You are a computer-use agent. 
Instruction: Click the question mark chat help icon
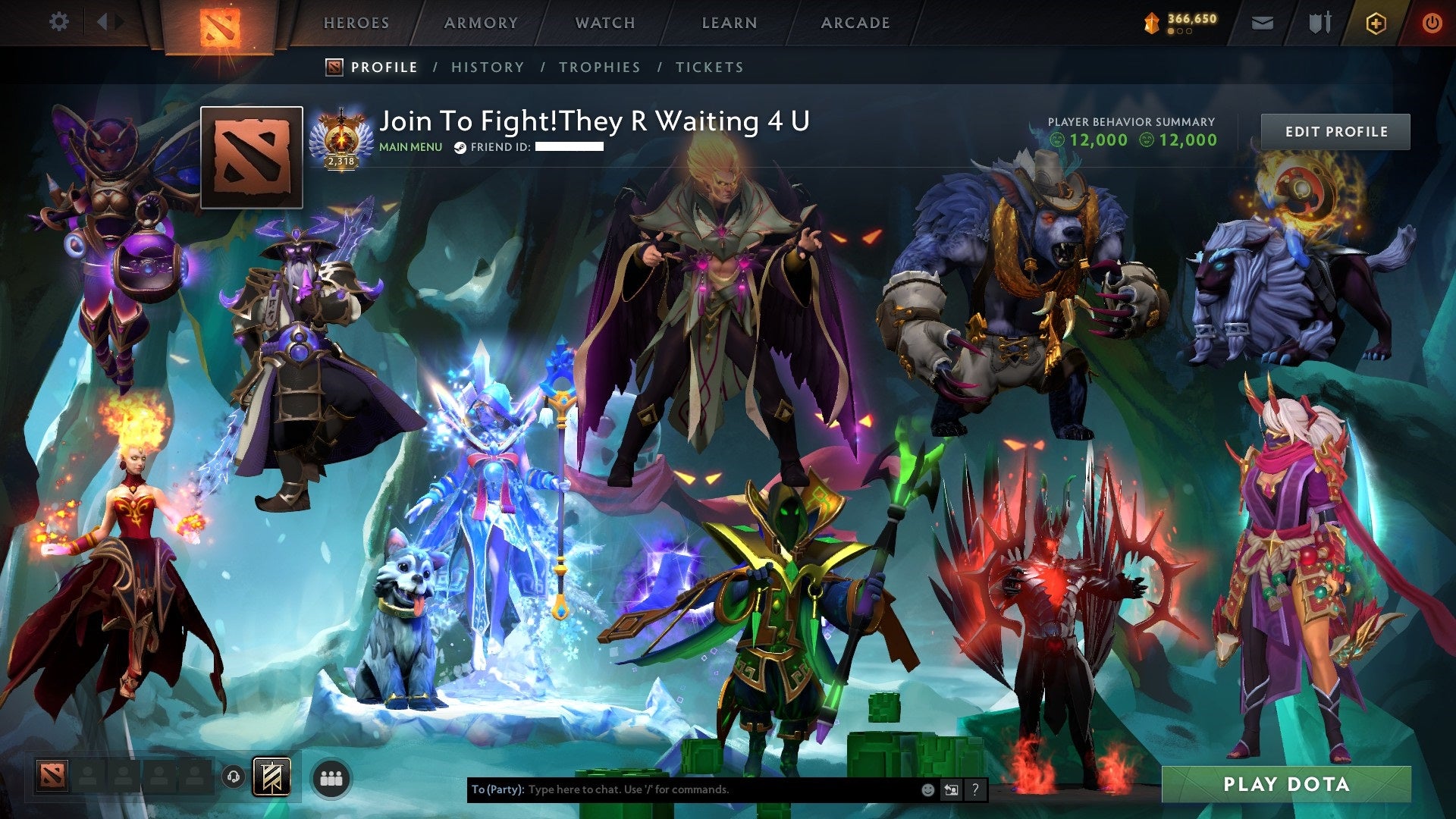(976, 789)
